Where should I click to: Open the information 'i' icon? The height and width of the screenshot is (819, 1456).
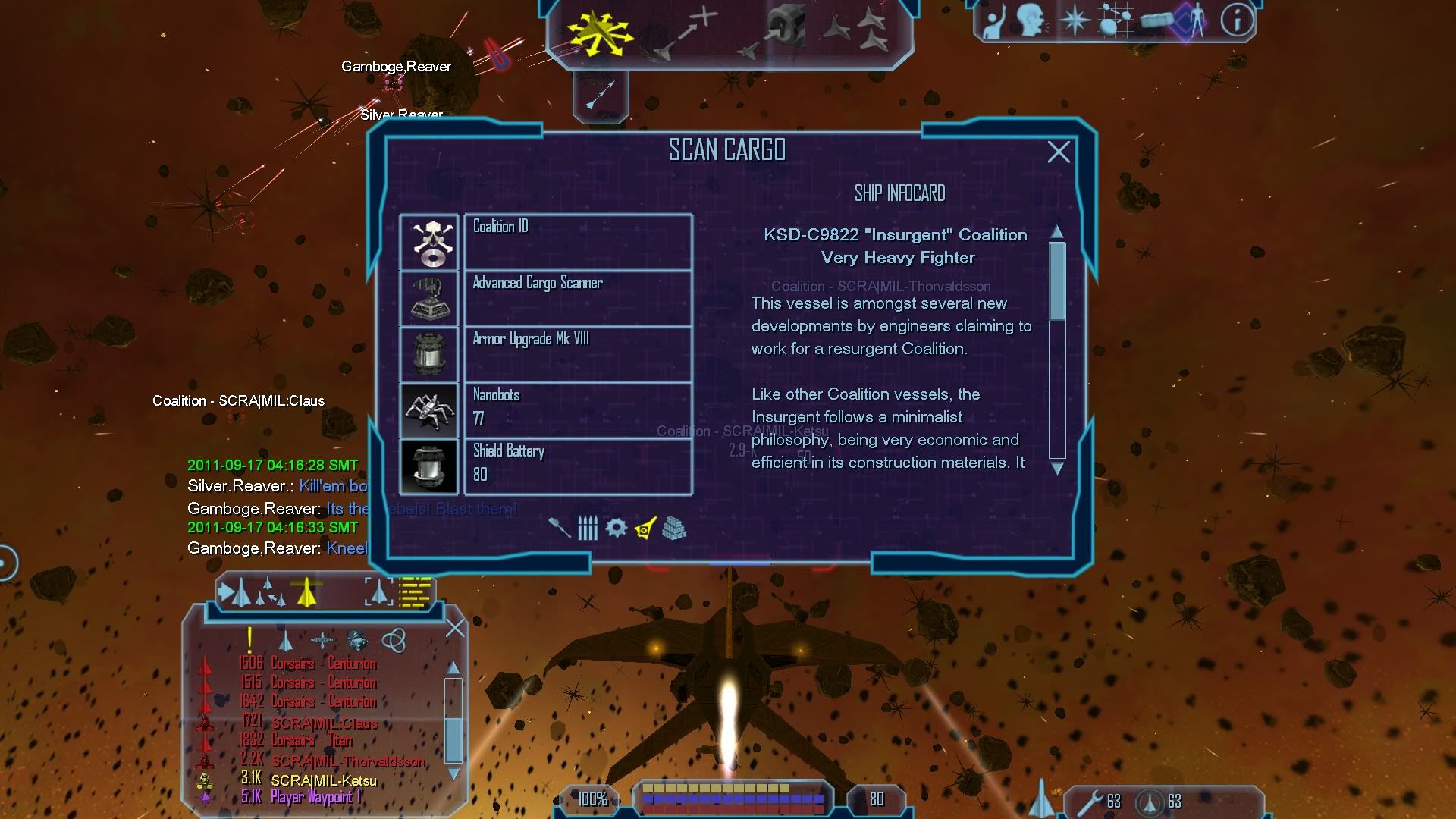point(1237,20)
